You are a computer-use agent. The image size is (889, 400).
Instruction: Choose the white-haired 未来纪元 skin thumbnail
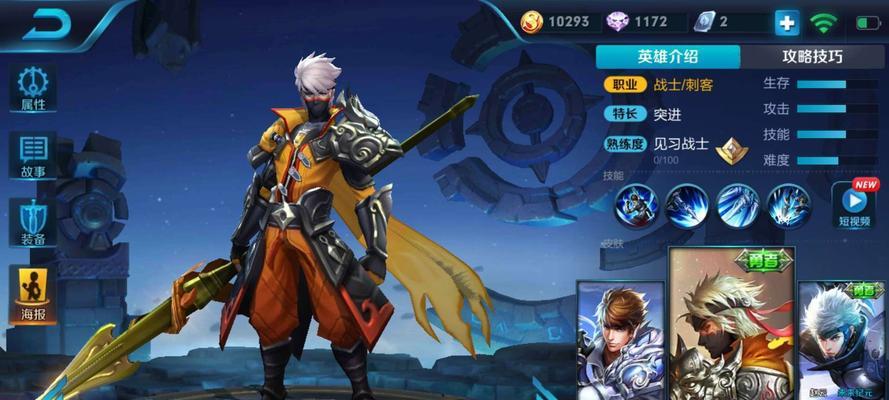(x=843, y=340)
